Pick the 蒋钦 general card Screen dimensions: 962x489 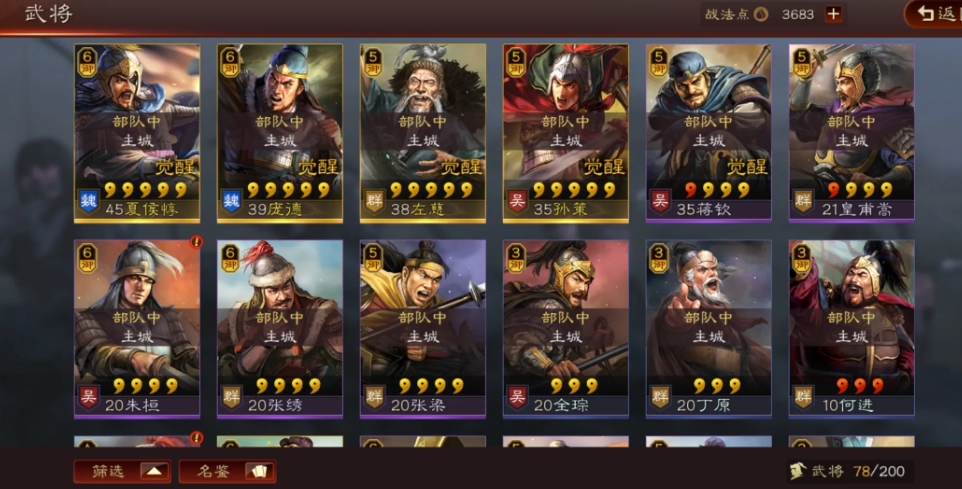(x=709, y=132)
